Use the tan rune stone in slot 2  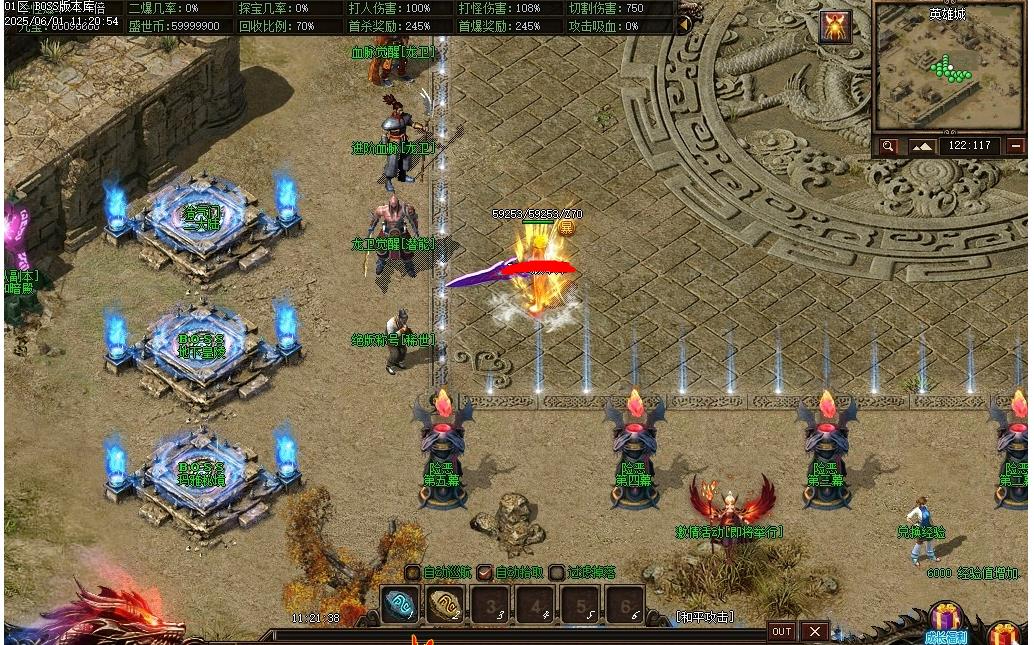(x=446, y=605)
